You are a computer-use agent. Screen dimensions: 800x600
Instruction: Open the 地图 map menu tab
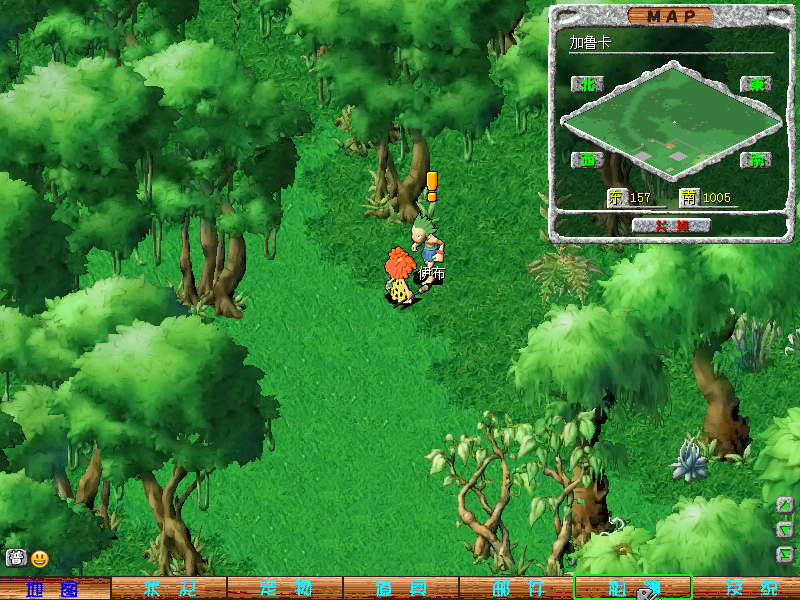pyautogui.click(x=54, y=589)
